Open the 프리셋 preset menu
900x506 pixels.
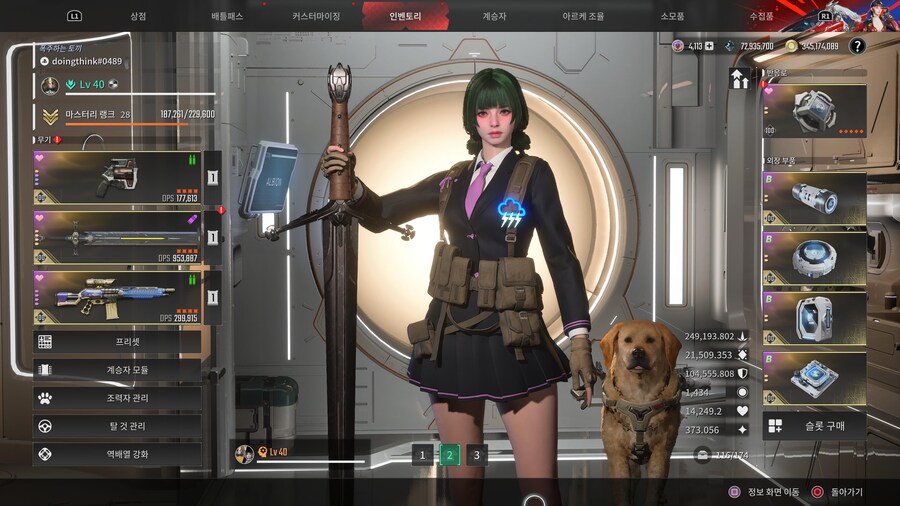[x=117, y=342]
